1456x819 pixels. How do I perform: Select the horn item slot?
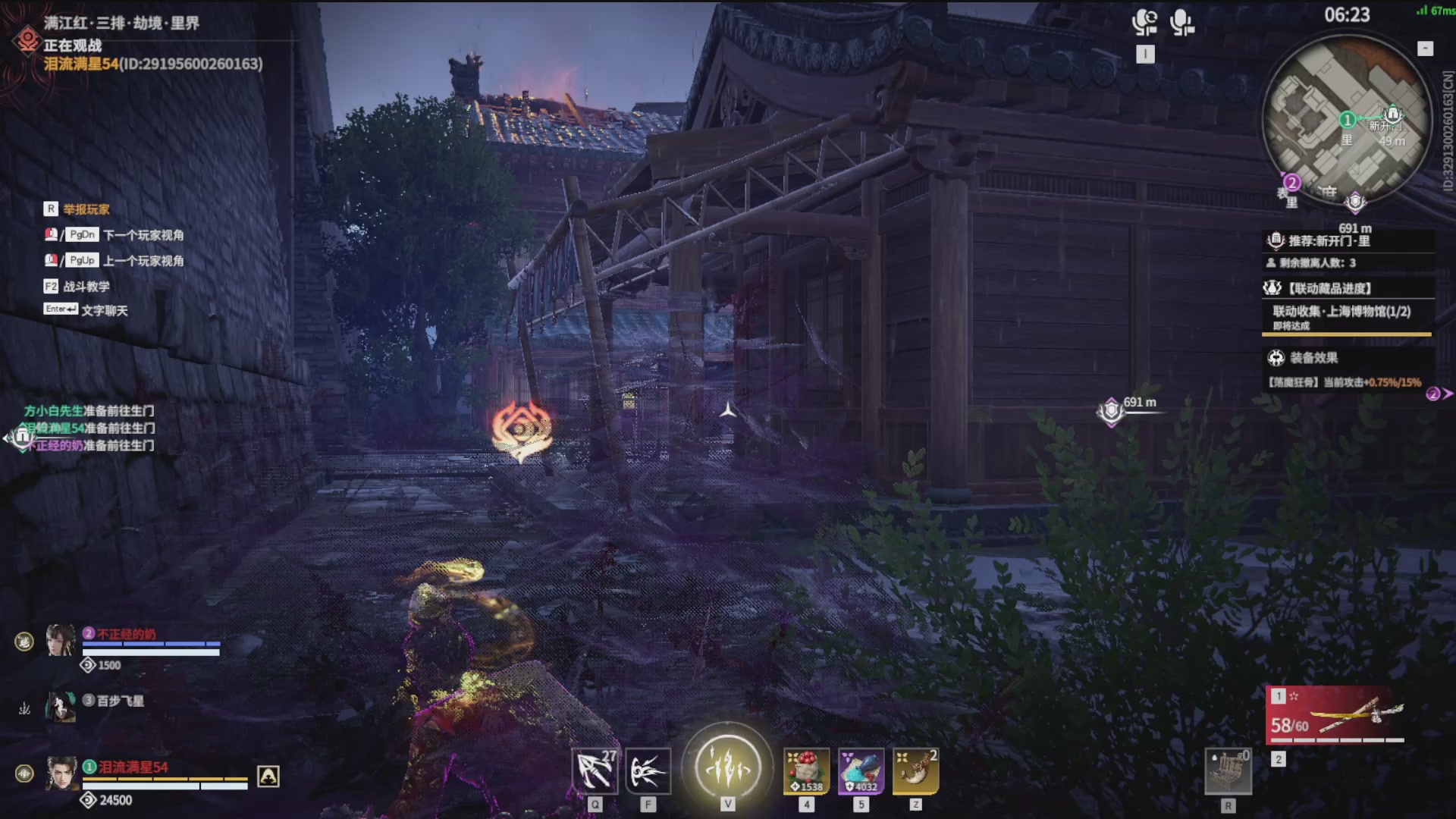coord(915,771)
